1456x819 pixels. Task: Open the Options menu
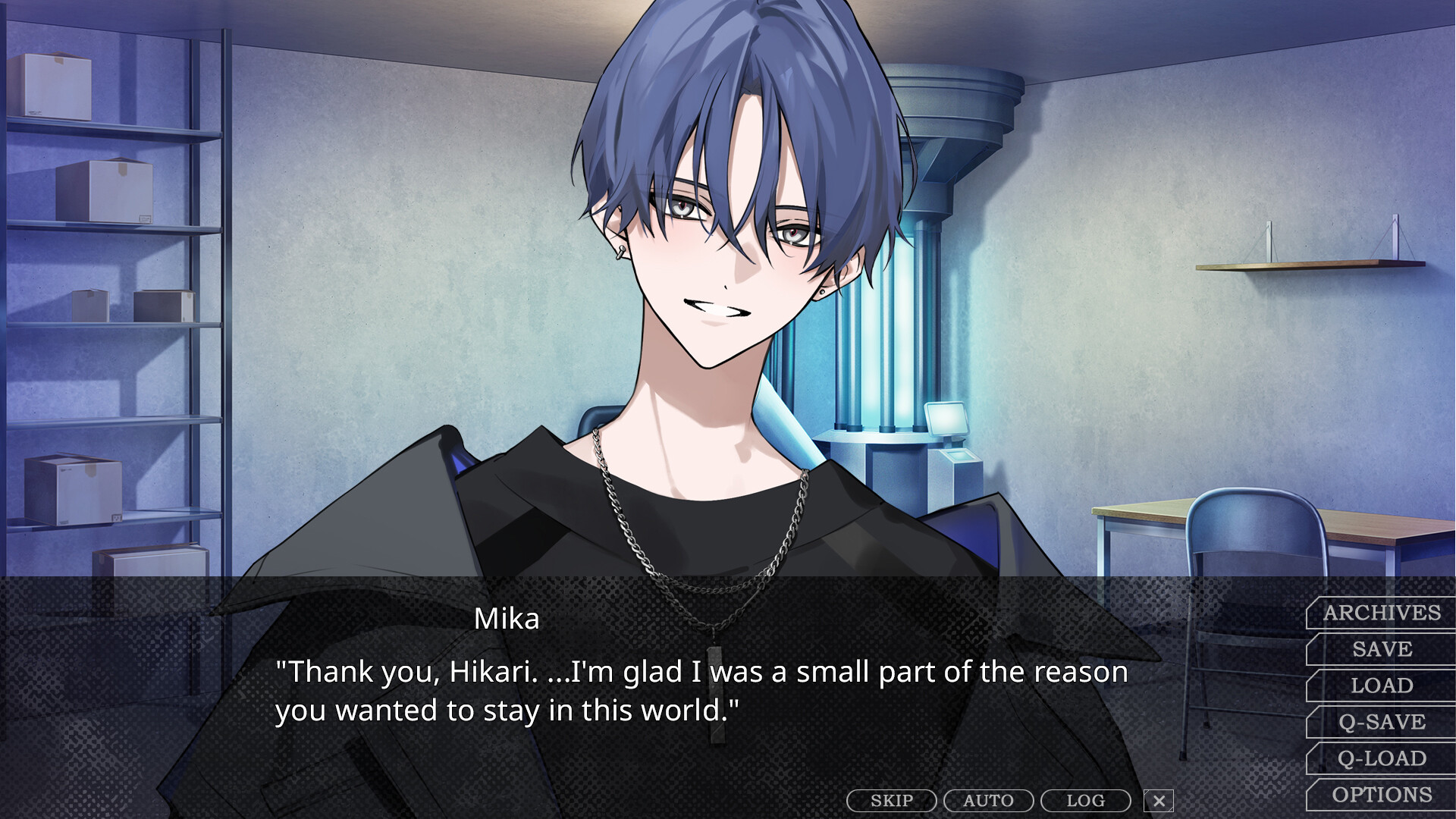tap(1382, 795)
